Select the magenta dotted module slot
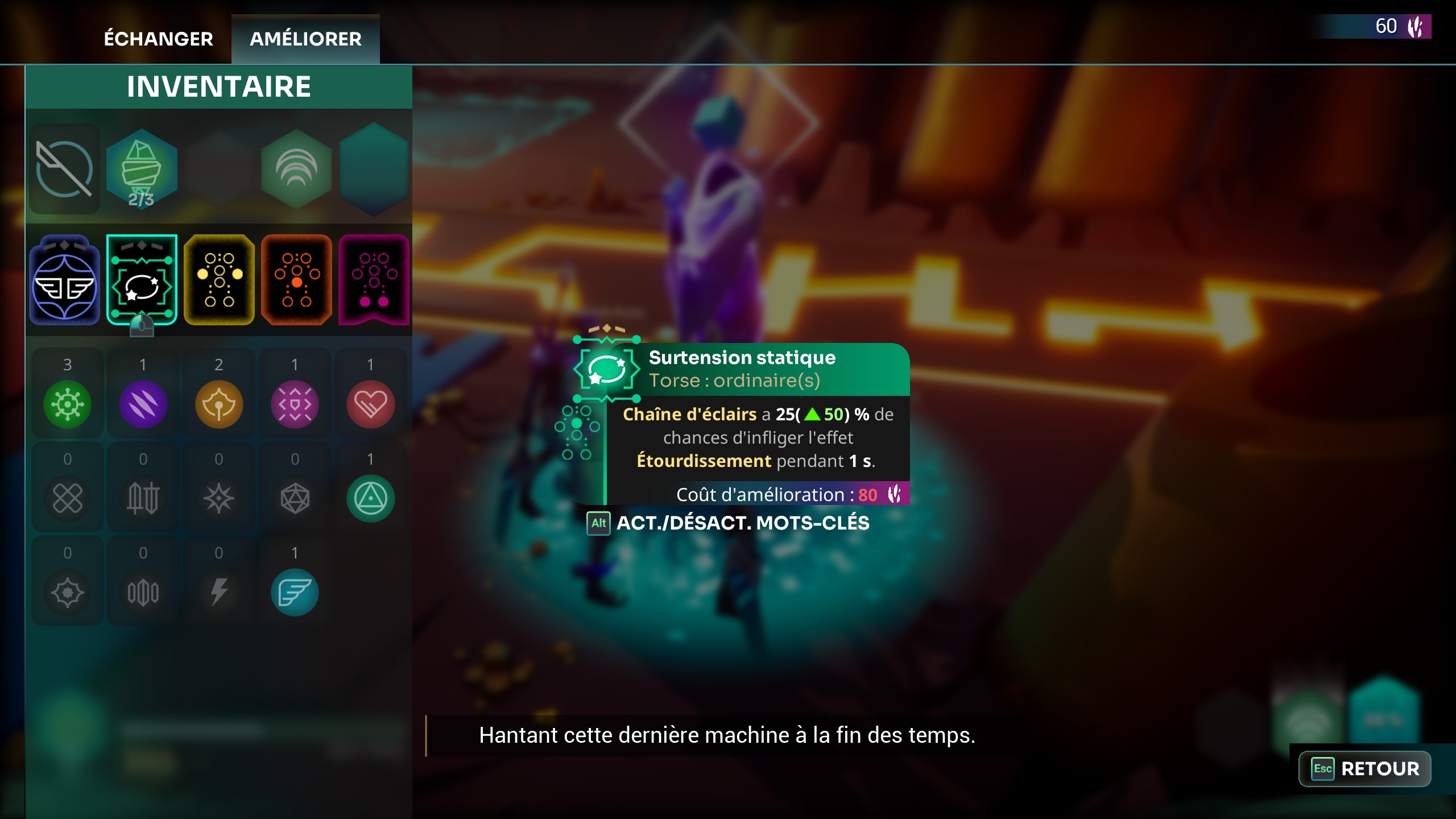 374,280
